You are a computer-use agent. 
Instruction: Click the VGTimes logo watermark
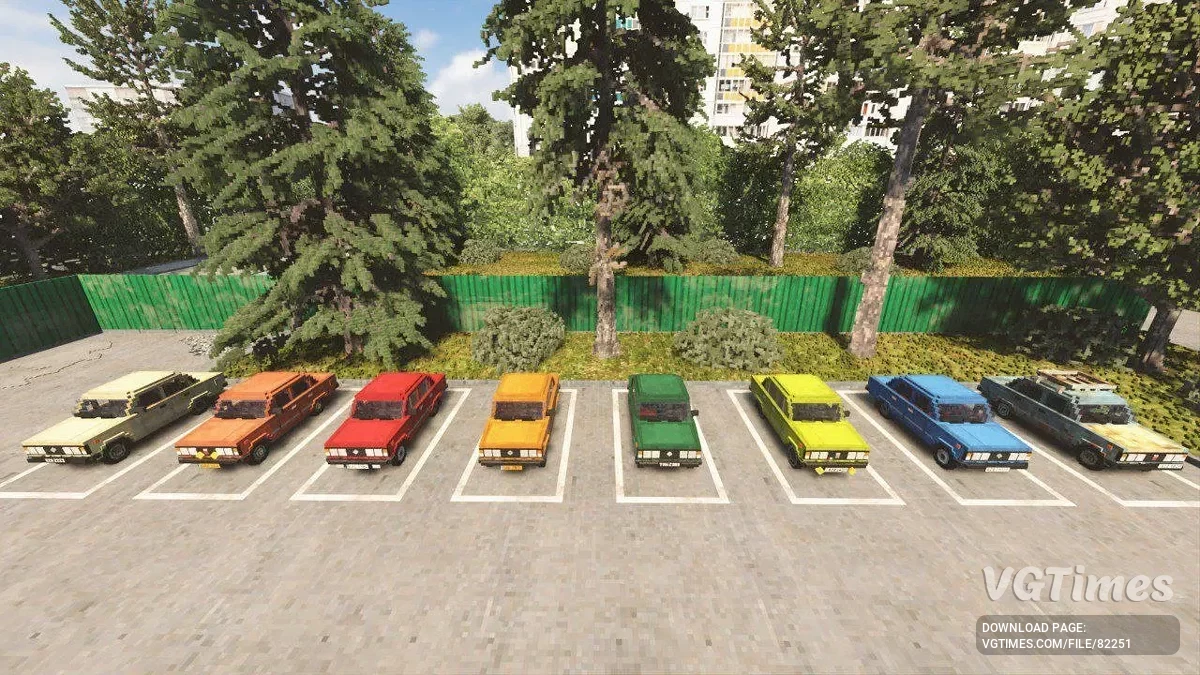click(1077, 585)
